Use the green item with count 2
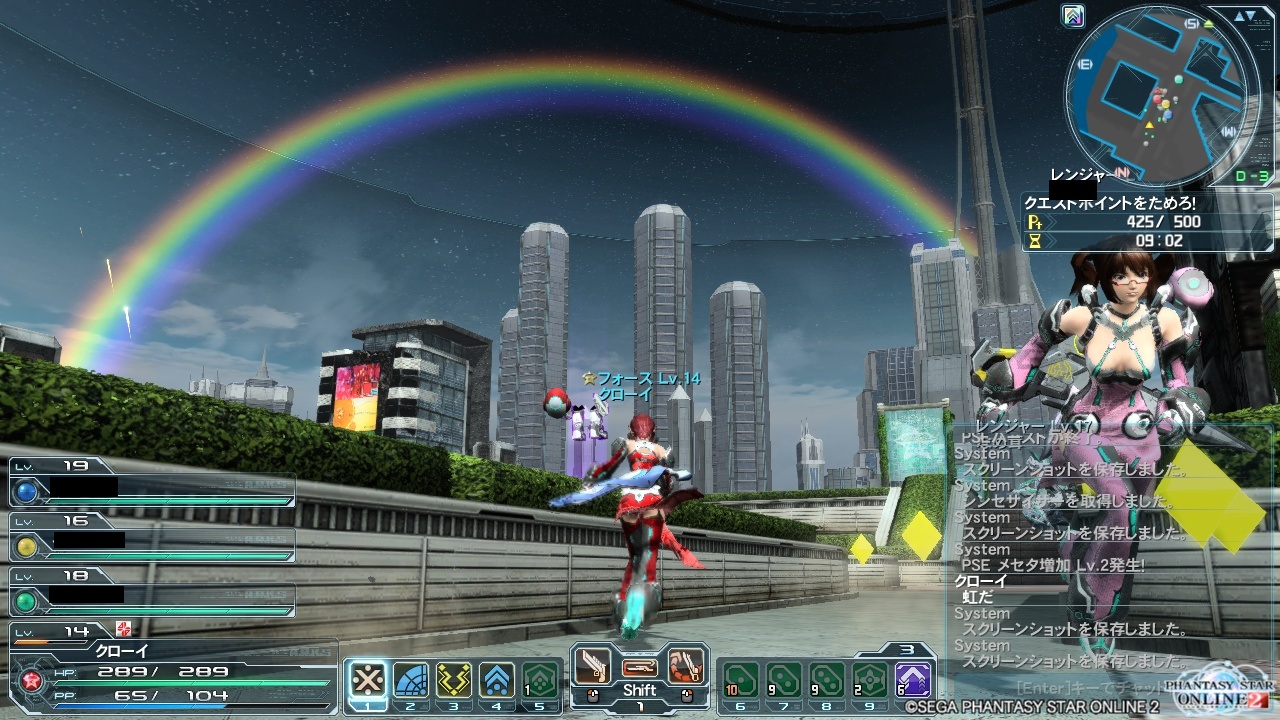1280x720 pixels. coord(869,680)
